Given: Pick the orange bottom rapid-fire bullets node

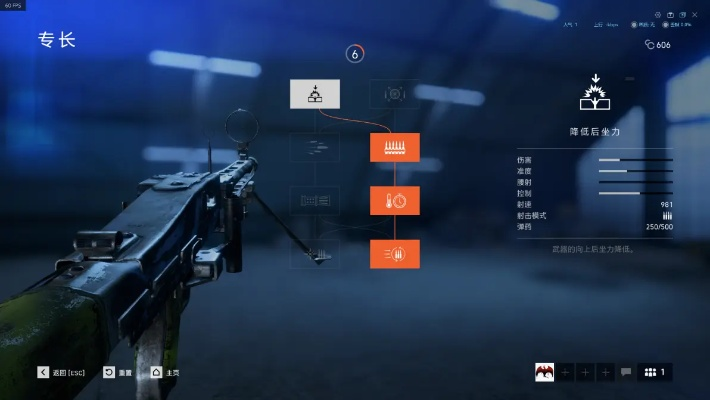Looking at the screenshot, I should [394, 254].
